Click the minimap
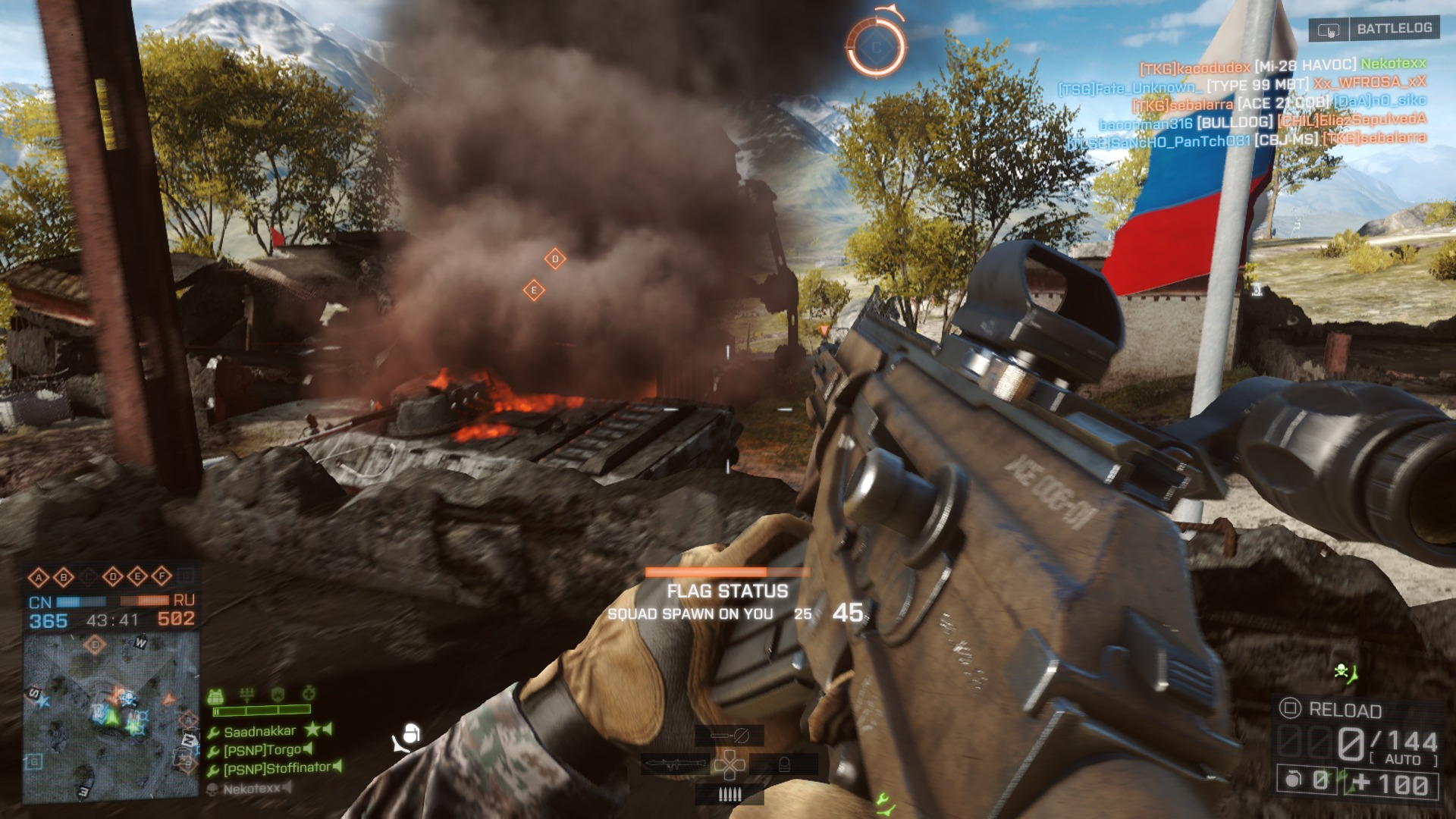This screenshot has height=819, width=1456. tap(111, 717)
